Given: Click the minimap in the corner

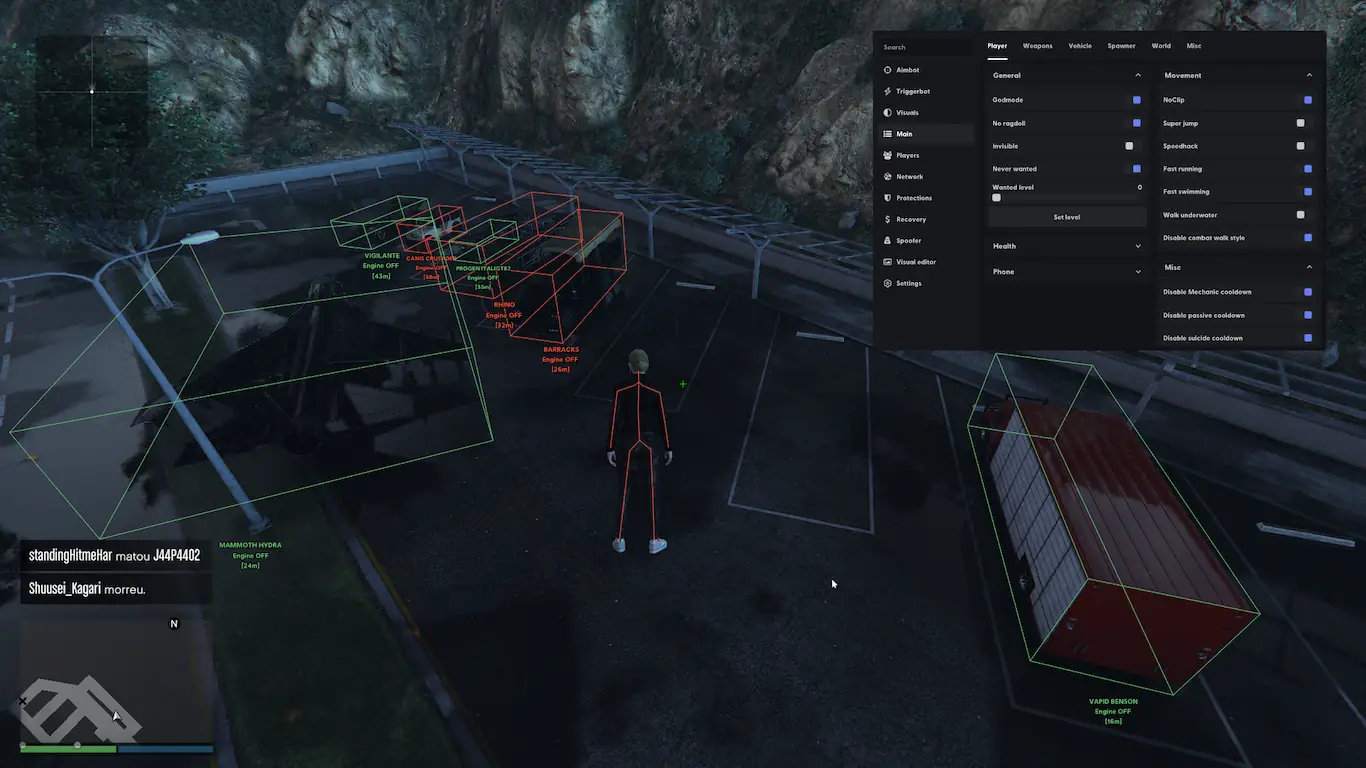Looking at the screenshot, I should [x=115, y=680].
